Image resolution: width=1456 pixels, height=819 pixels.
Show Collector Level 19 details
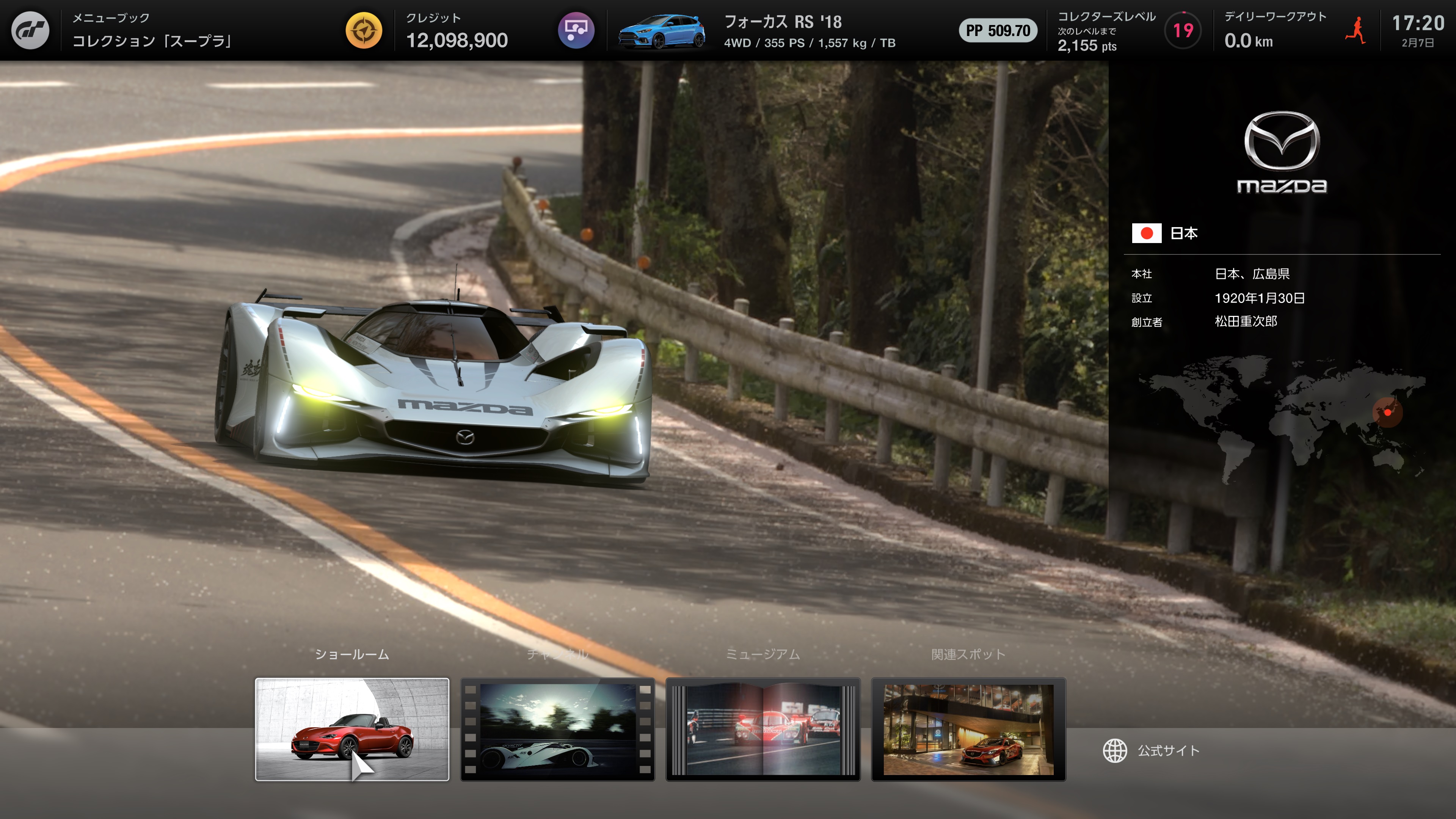[x=1183, y=30]
